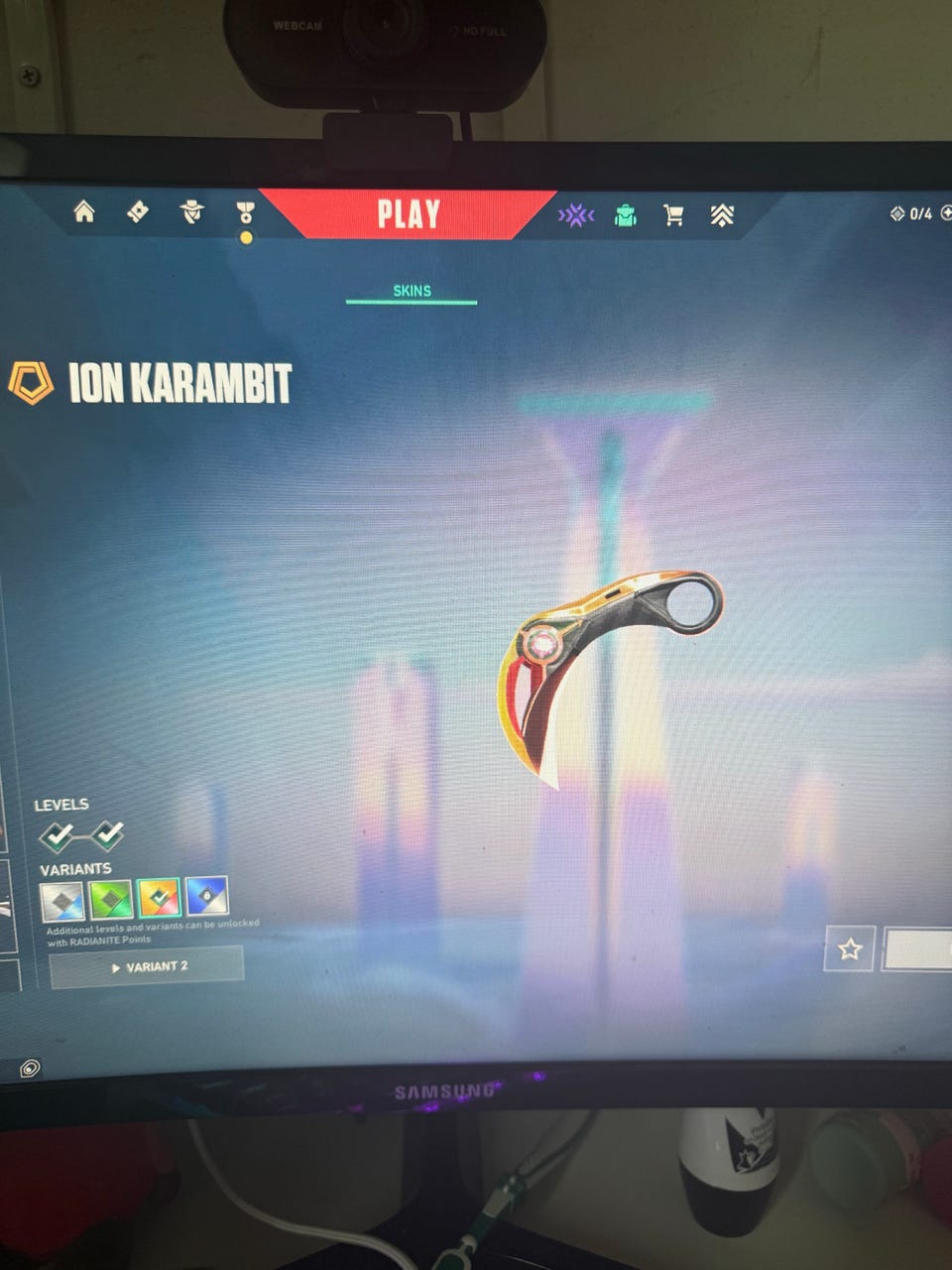
Task: Click the white button beside the star
Action: 918,950
